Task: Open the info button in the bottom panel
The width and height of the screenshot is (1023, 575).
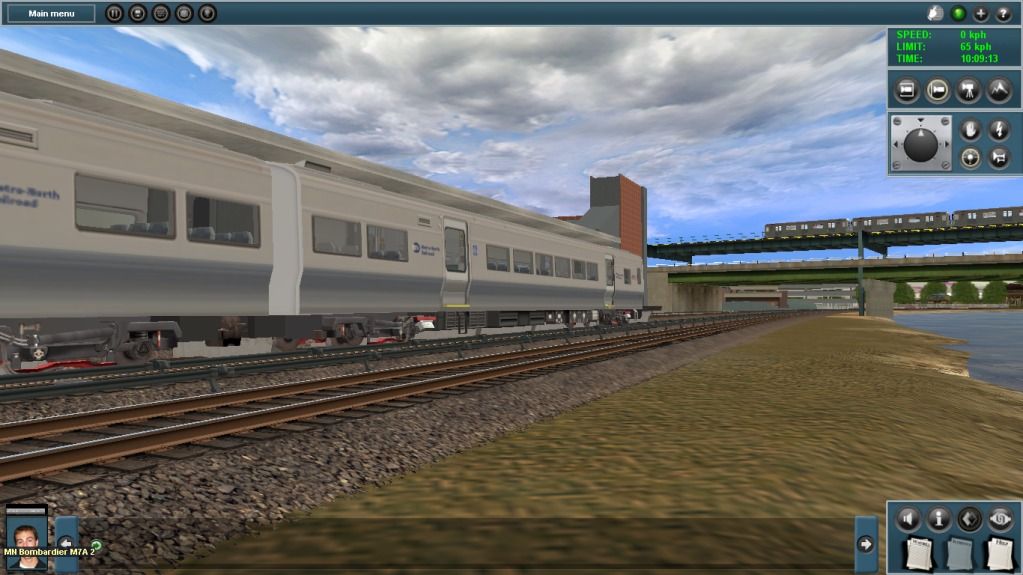Action: pyautogui.click(x=939, y=519)
